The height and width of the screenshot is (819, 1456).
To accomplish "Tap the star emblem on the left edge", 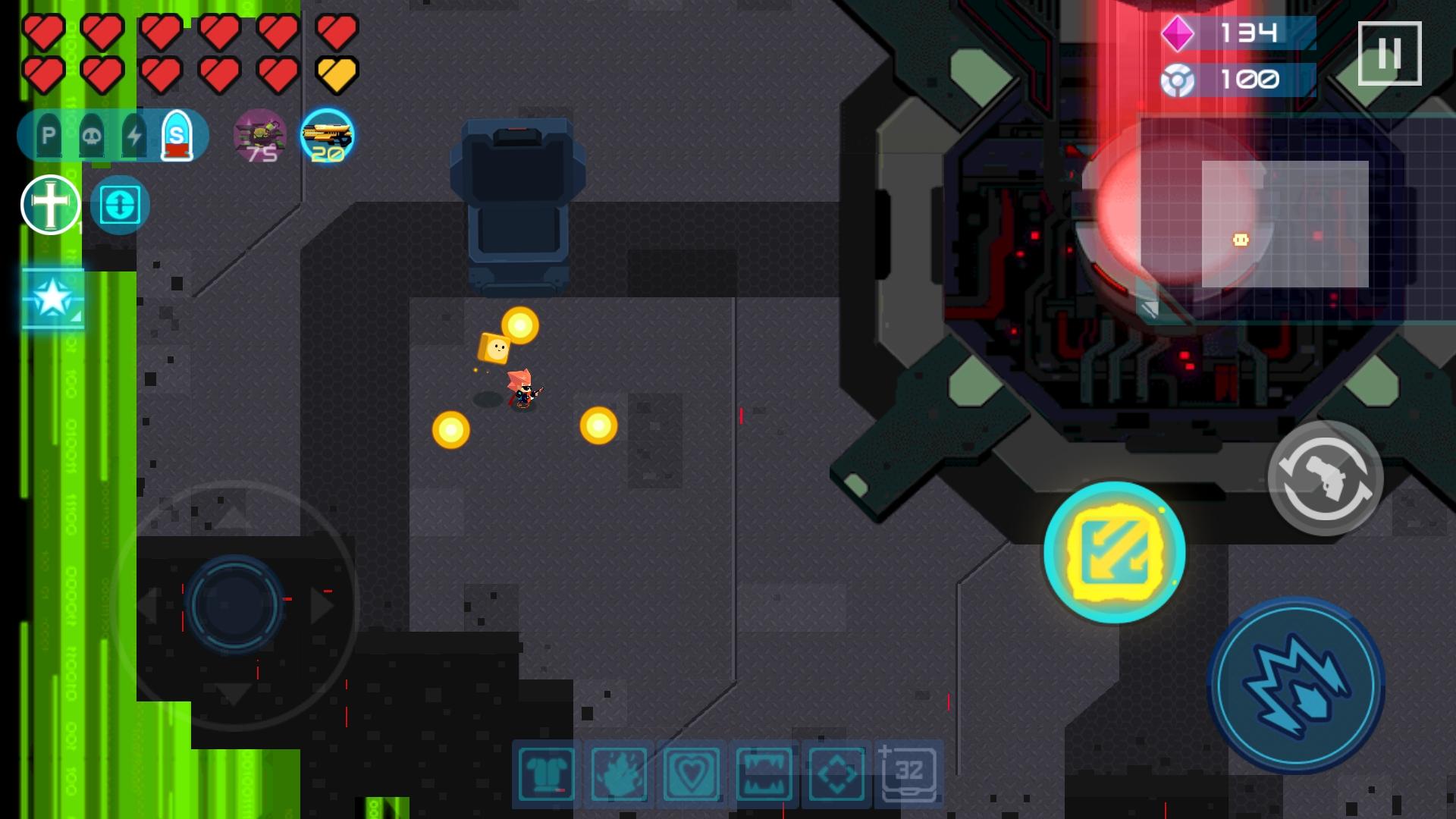I will pyautogui.click(x=50, y=300).
